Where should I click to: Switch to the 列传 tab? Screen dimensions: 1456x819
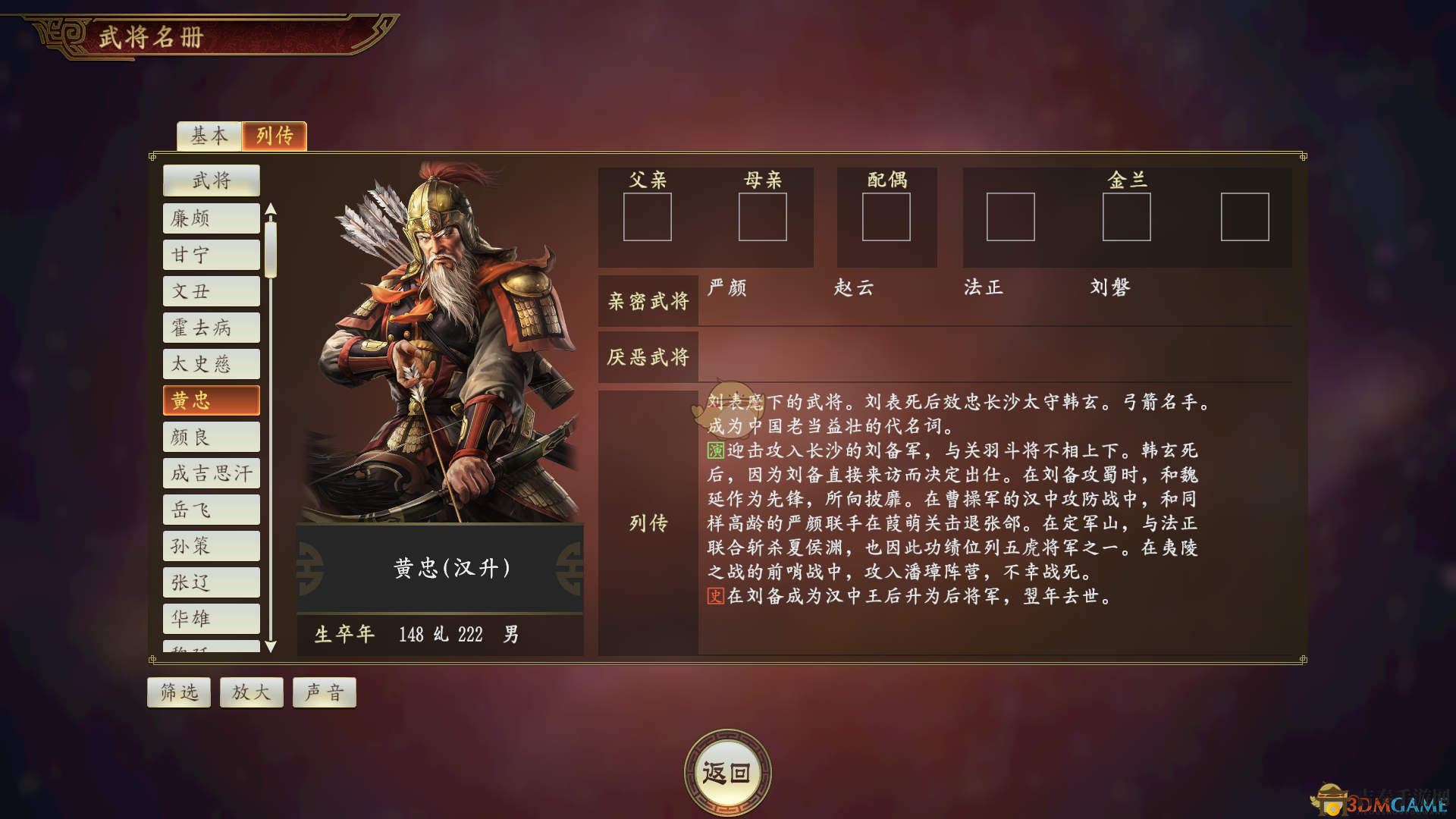[x=275, y=136]
